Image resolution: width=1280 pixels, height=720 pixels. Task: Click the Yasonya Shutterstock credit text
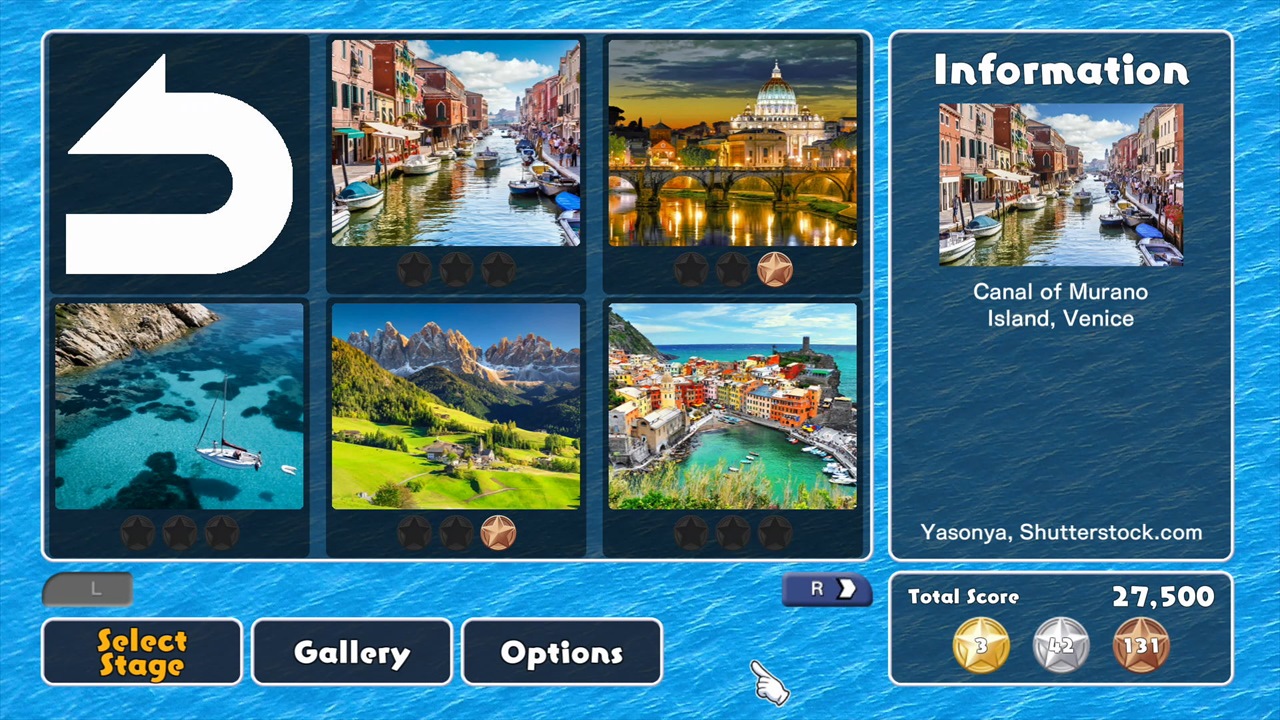[1060, 533]
